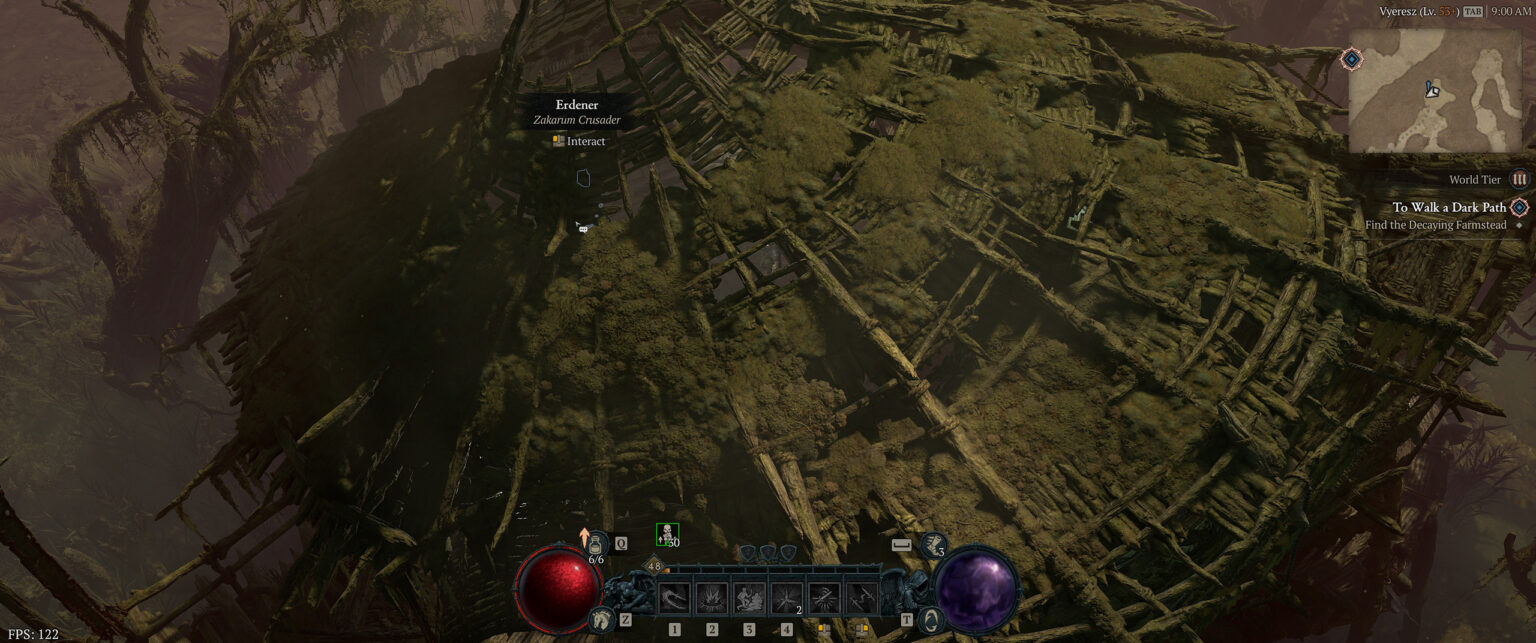Activate the kneeling figure summon skill
The height and width of the screenshot is (643, 1536).
click(x=749, y=599)
